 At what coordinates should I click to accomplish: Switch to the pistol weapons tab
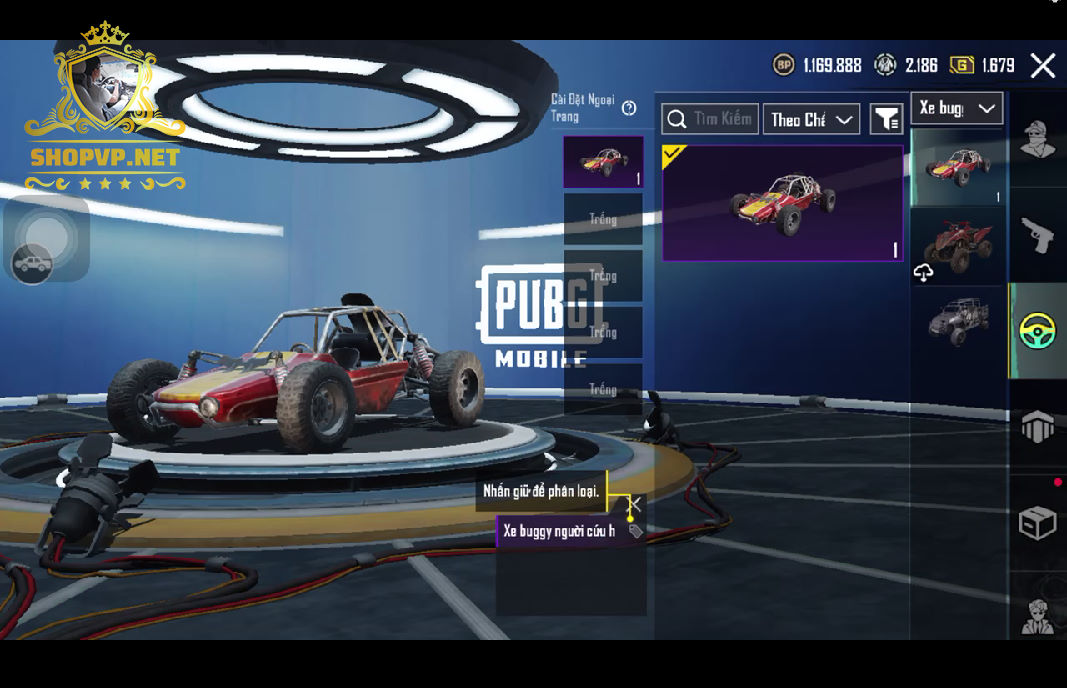[1037, 235]
